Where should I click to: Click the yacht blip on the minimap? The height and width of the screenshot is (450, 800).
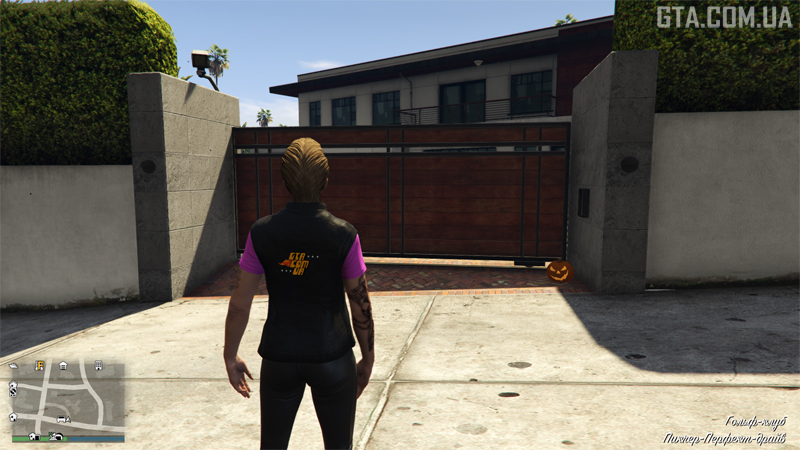14,366
